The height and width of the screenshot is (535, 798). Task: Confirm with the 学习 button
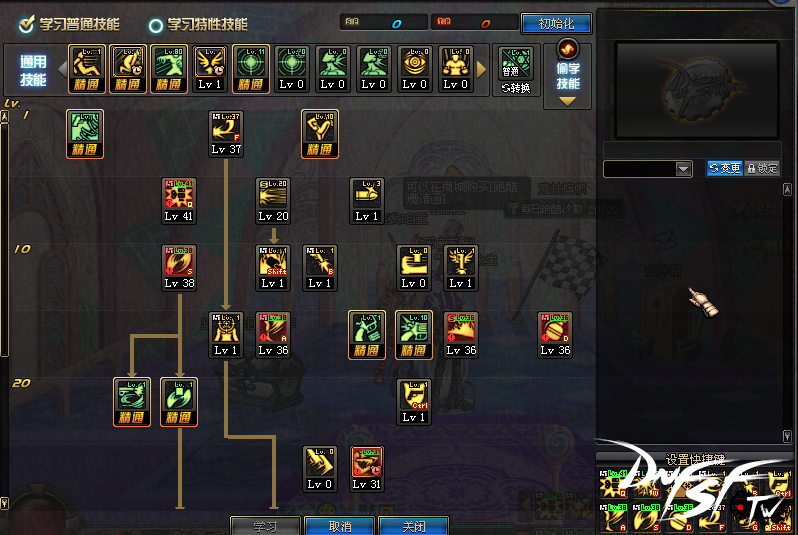[x=264, y=526]
